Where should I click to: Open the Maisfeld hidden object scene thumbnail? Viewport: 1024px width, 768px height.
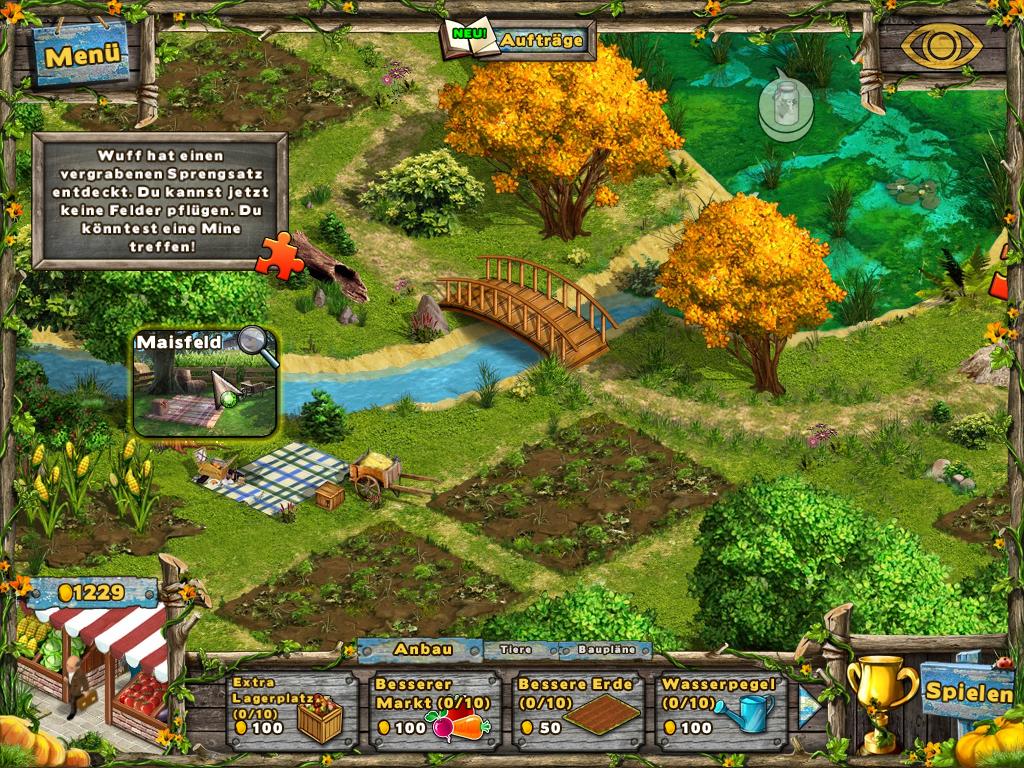tap(205, 385)
